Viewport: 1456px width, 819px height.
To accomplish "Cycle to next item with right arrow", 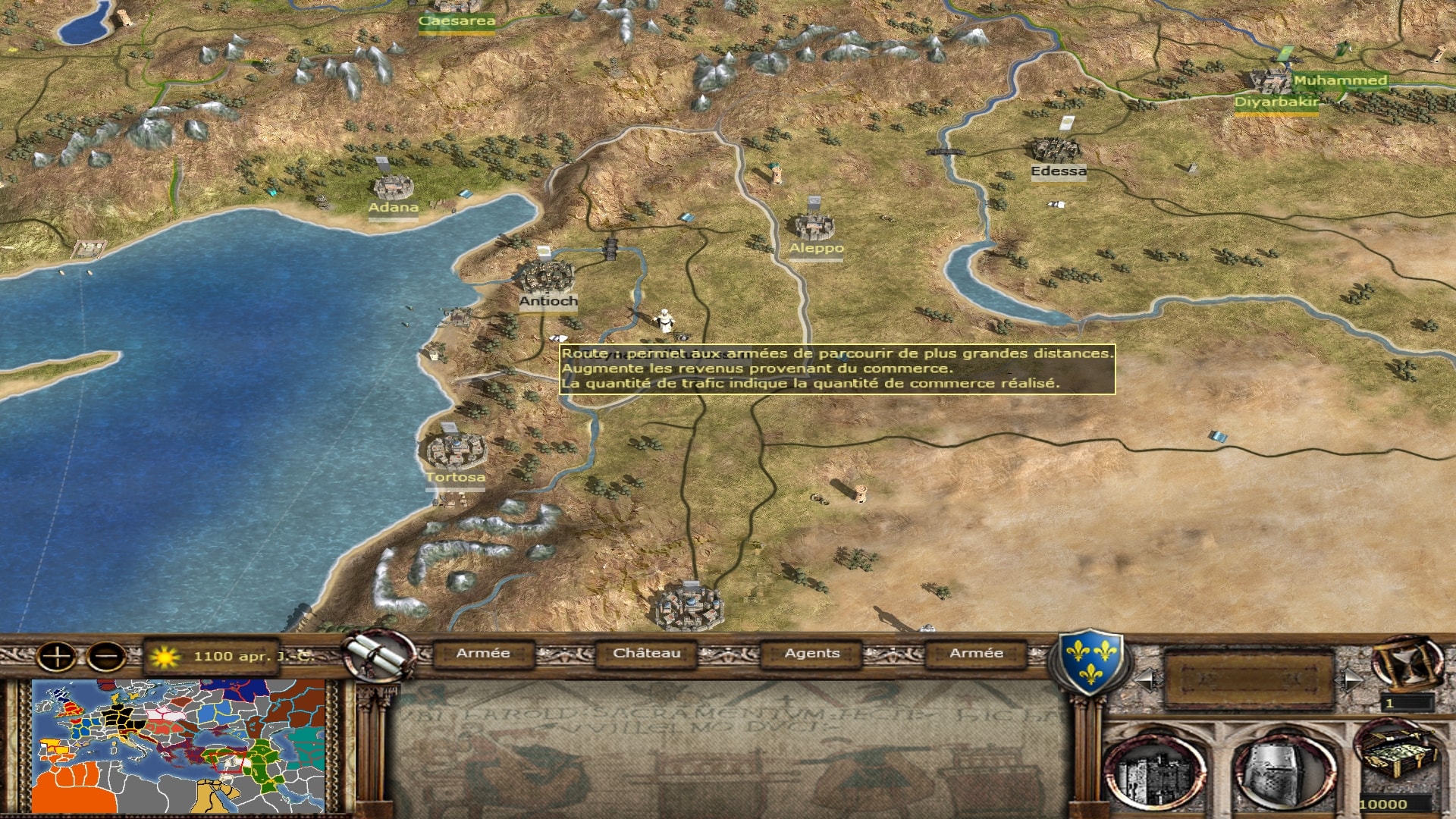I will point(1351,680).
